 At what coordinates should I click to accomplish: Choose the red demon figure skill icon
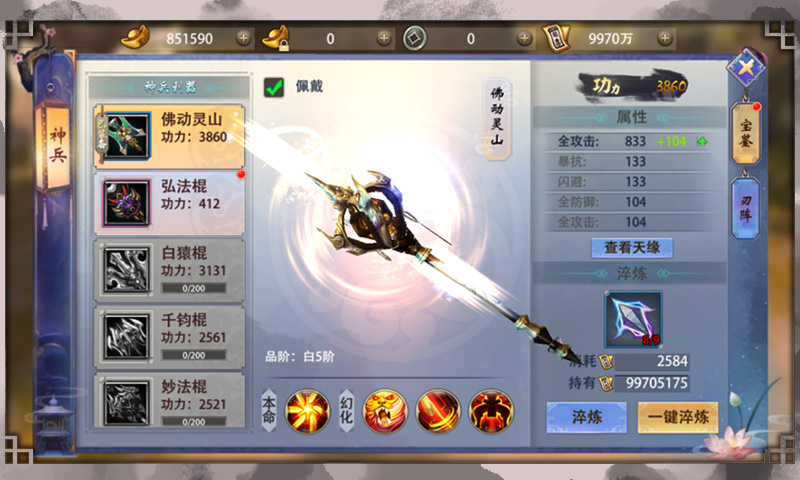491,411
